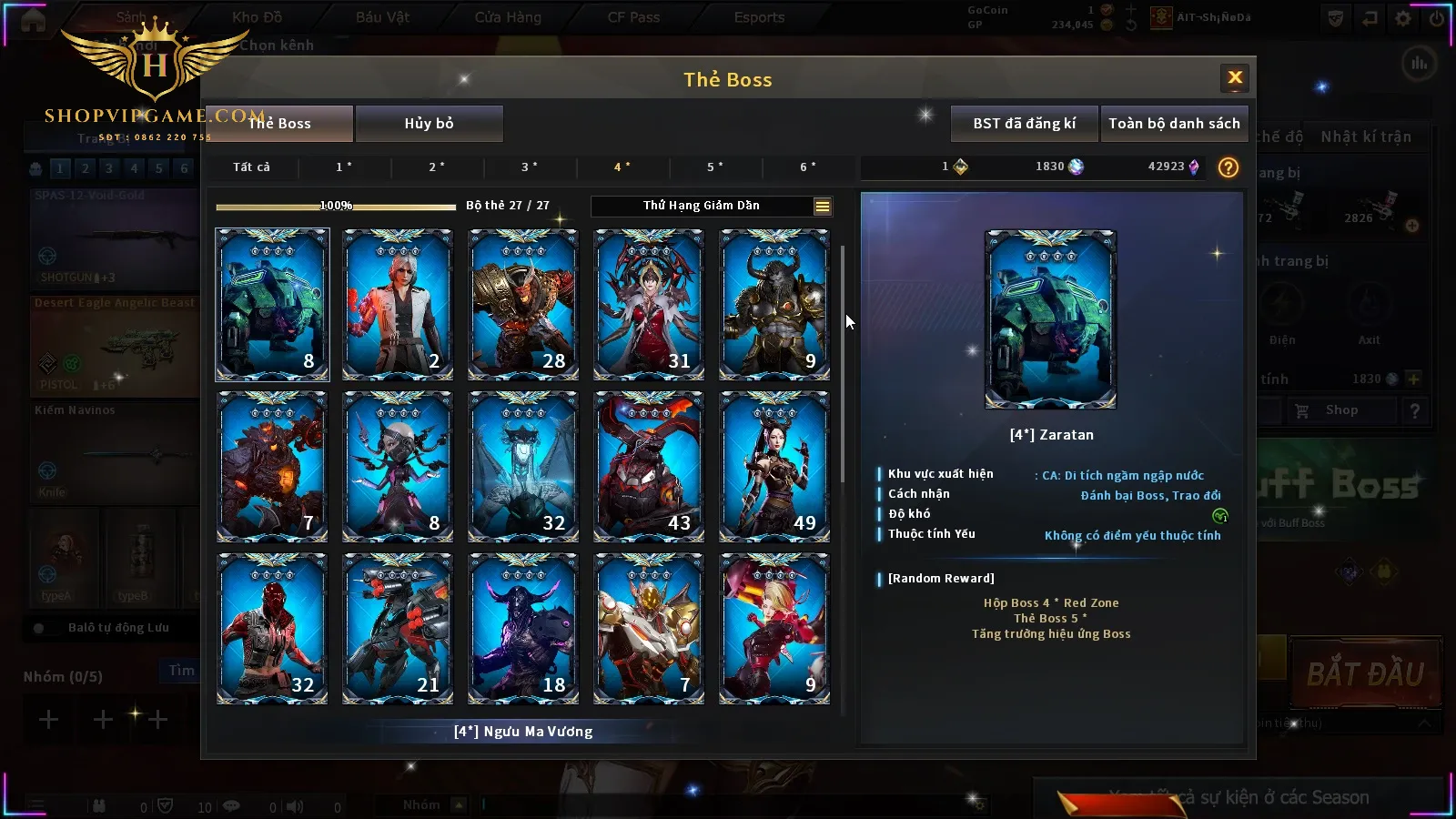Filter cards by Tất cả

(x=251, y=167)
